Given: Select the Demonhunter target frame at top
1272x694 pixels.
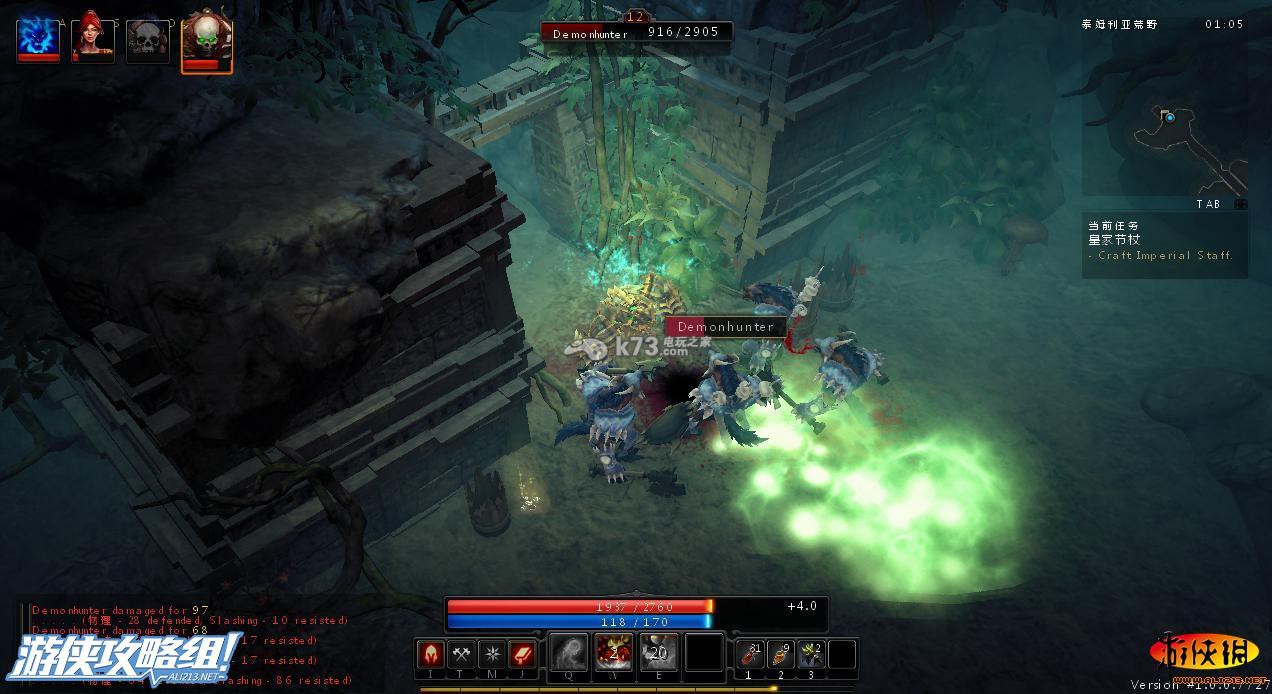Looking at the screenshot, I should 636,32.
